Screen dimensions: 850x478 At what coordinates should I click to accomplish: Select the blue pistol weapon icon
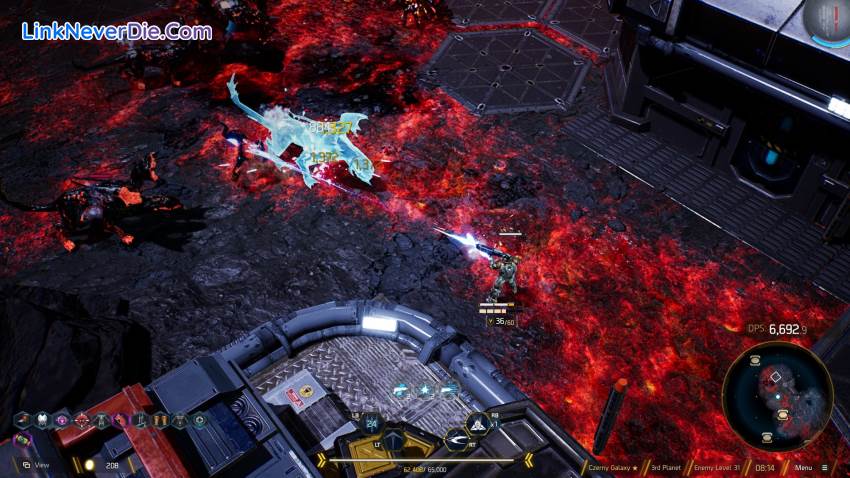point(400,391)
